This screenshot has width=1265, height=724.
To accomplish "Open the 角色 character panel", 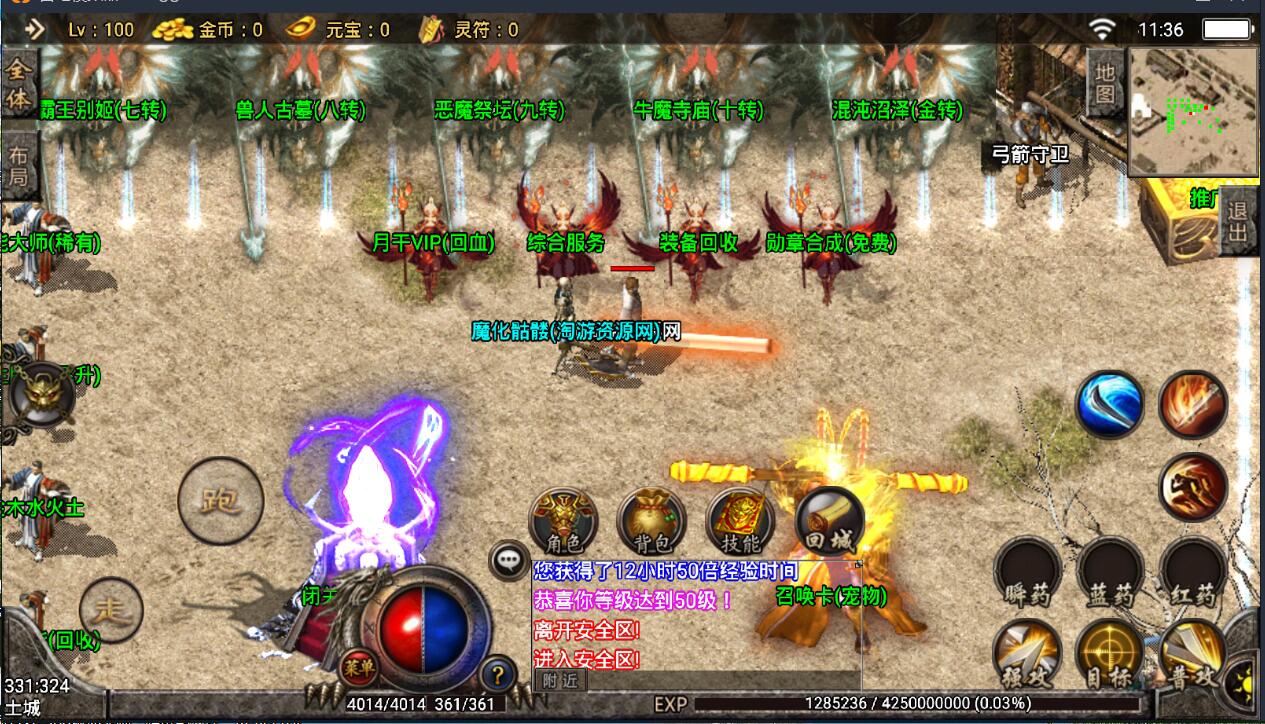I will tap(564, 521).
